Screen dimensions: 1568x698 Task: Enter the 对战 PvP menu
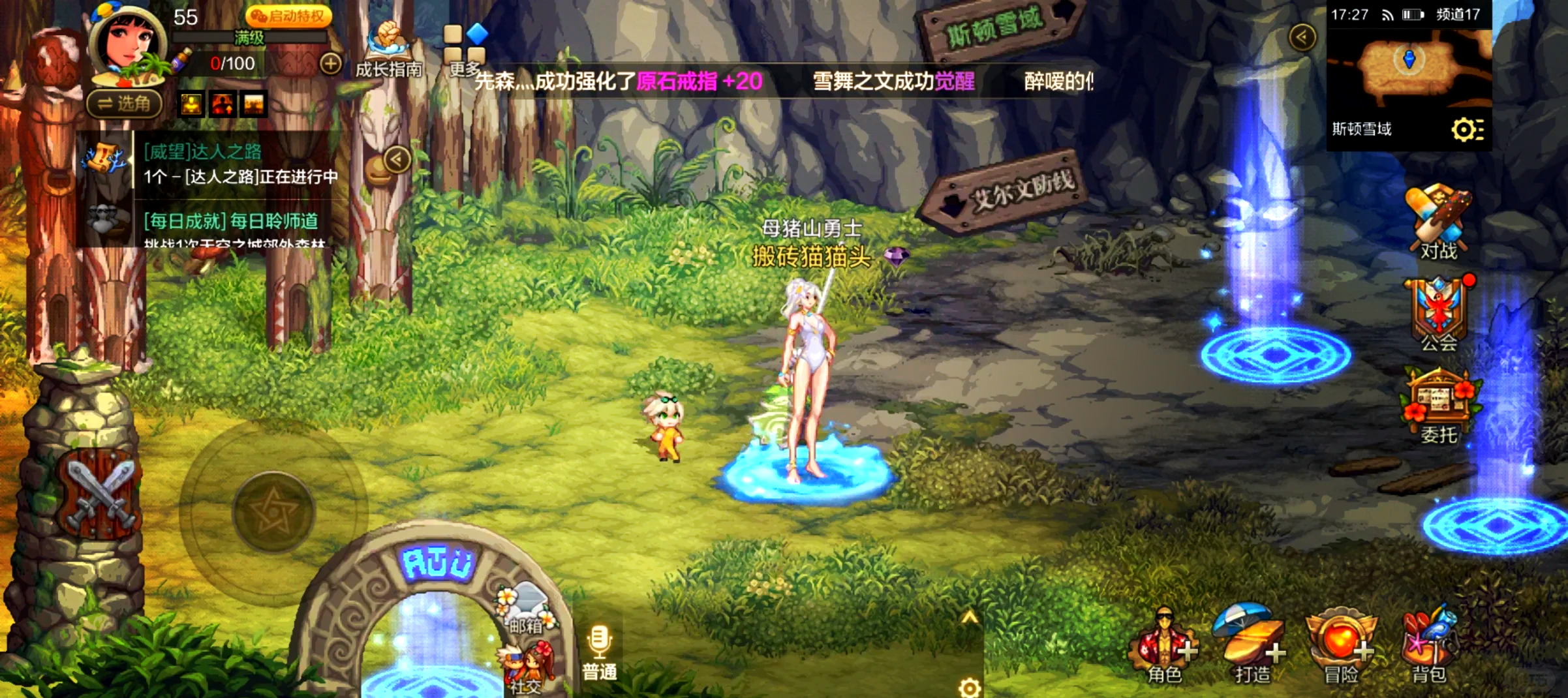(1438, 223)
